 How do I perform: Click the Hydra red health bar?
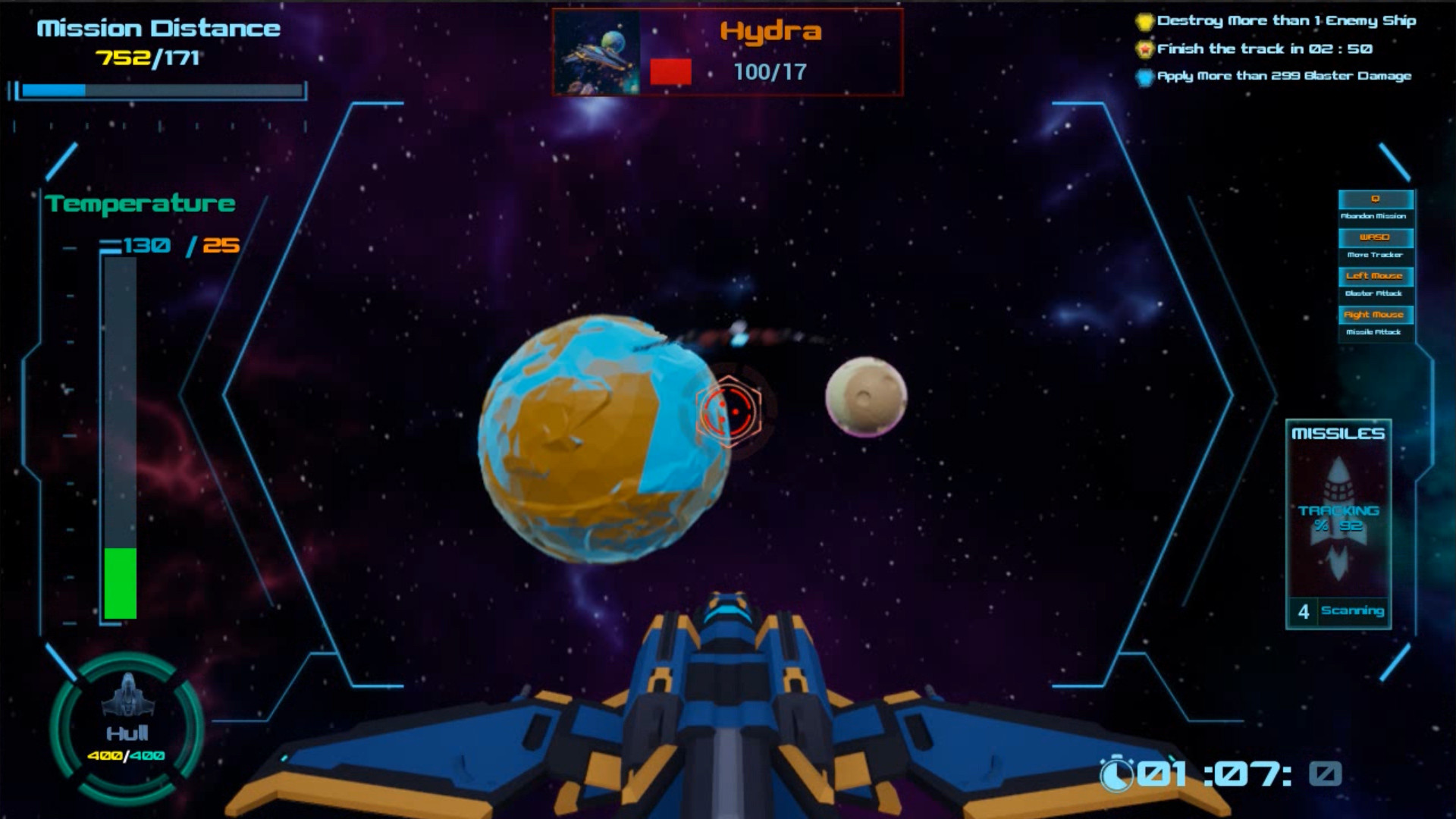pos(670,71)
